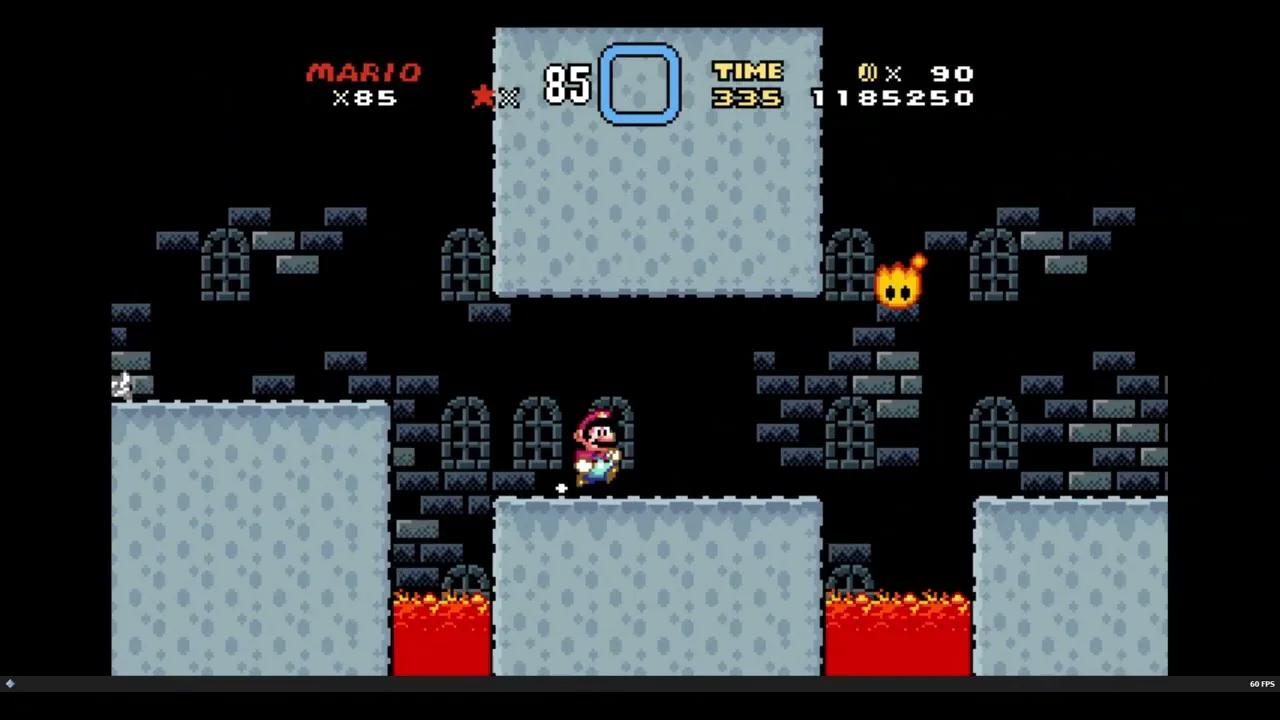Click the small diamond icon in the status bar
The image size is (1280, 720).
[10, 684]
